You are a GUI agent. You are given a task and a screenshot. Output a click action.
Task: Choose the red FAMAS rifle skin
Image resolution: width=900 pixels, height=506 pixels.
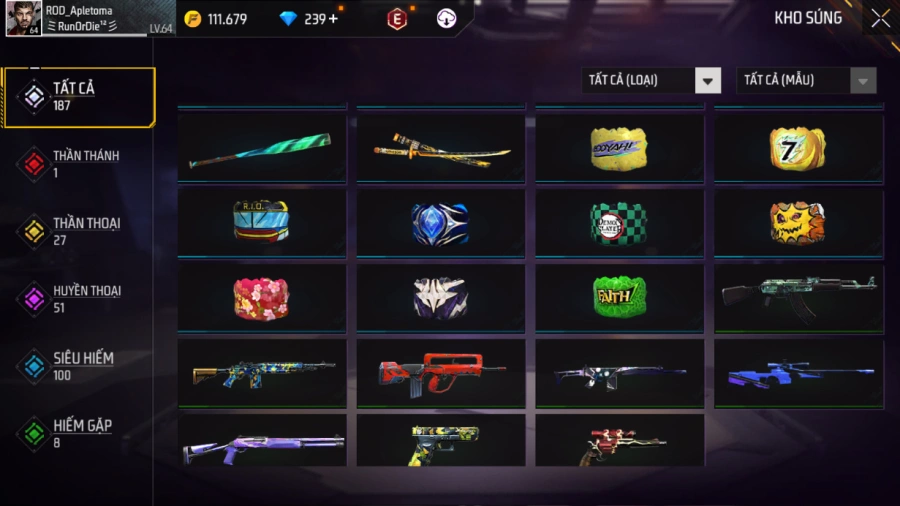pyautogui.click(x=441, y=373)
